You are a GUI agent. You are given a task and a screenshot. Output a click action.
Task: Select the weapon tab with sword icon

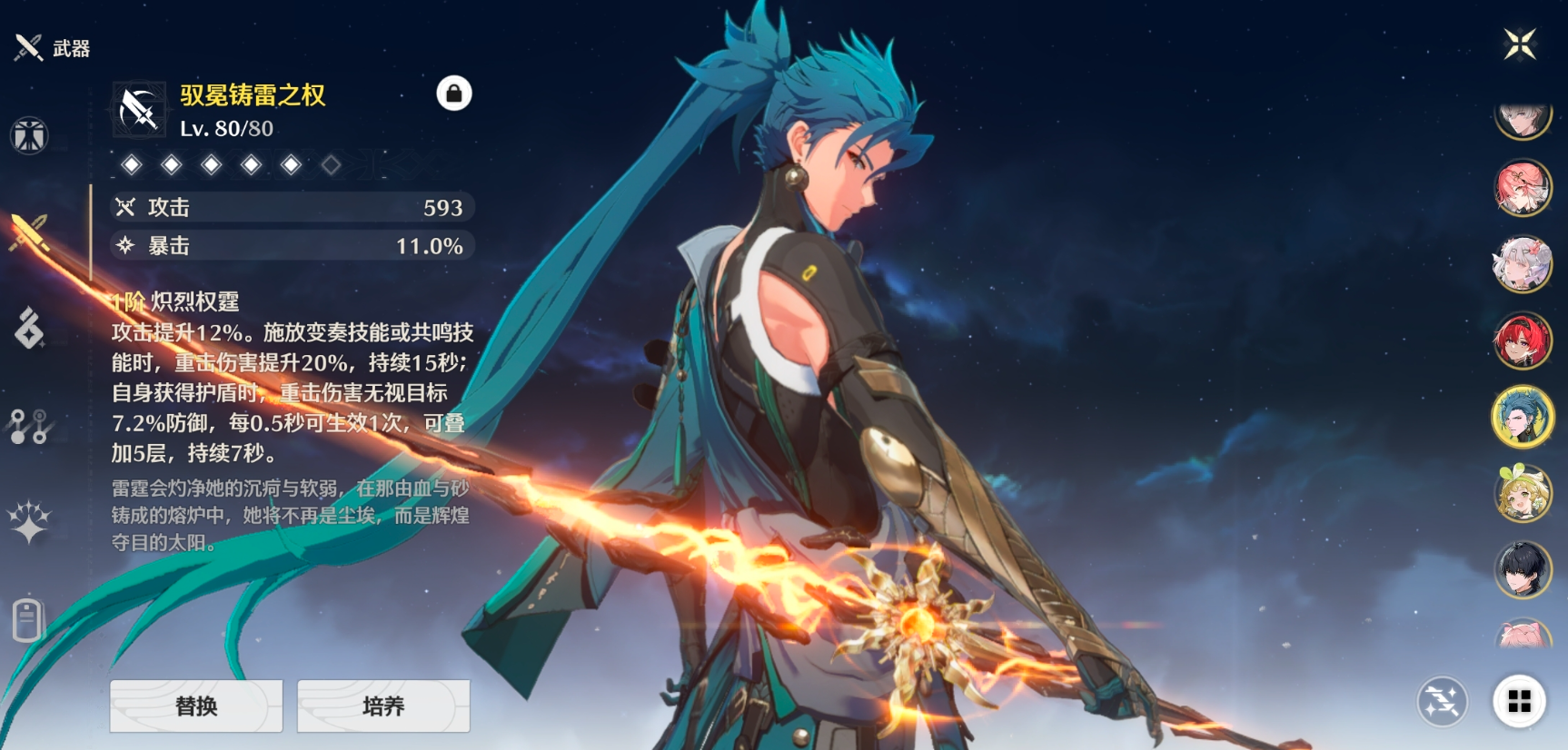coord(29,232)
